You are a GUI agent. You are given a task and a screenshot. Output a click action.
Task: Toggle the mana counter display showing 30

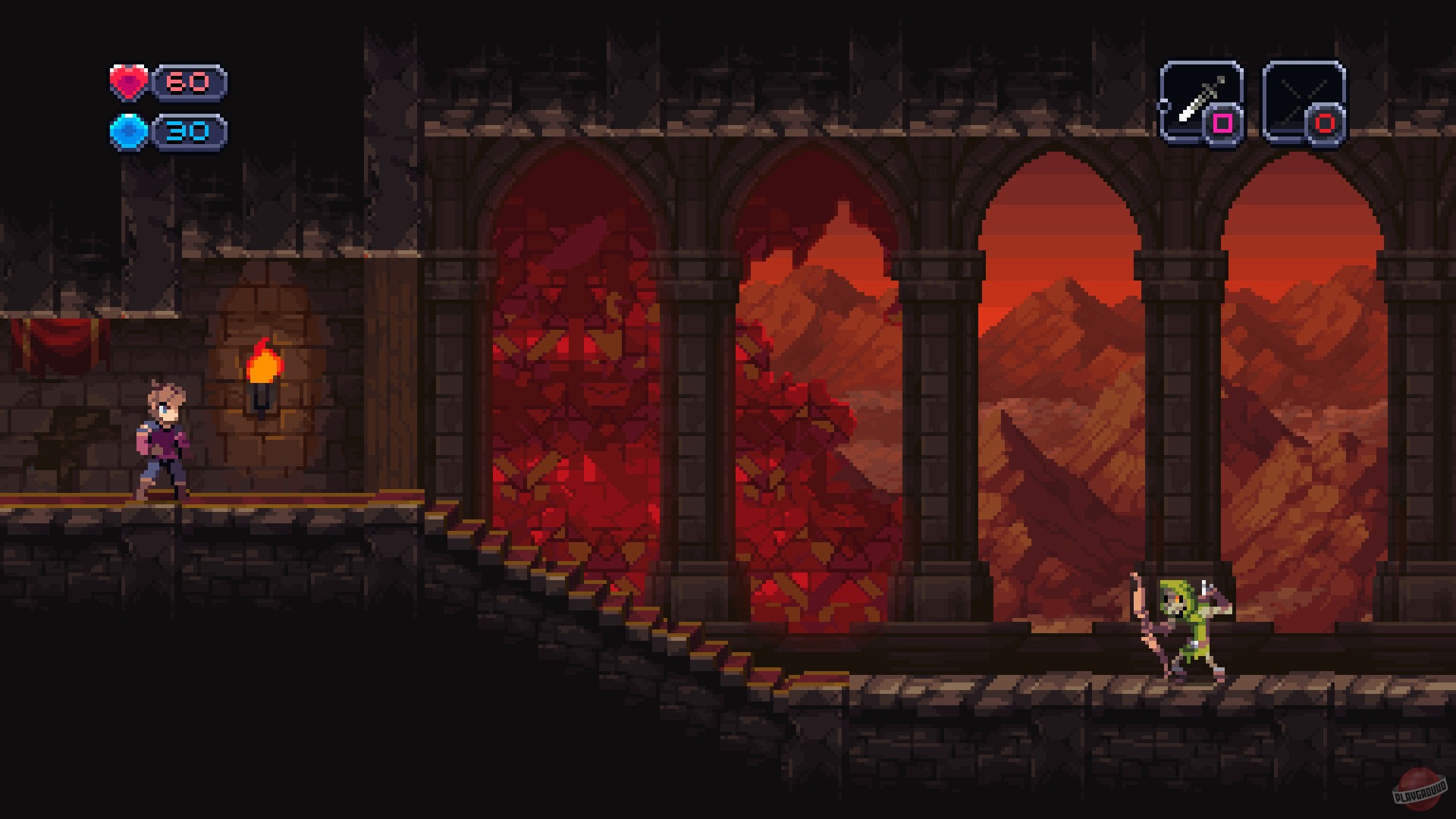coord(188,131)
